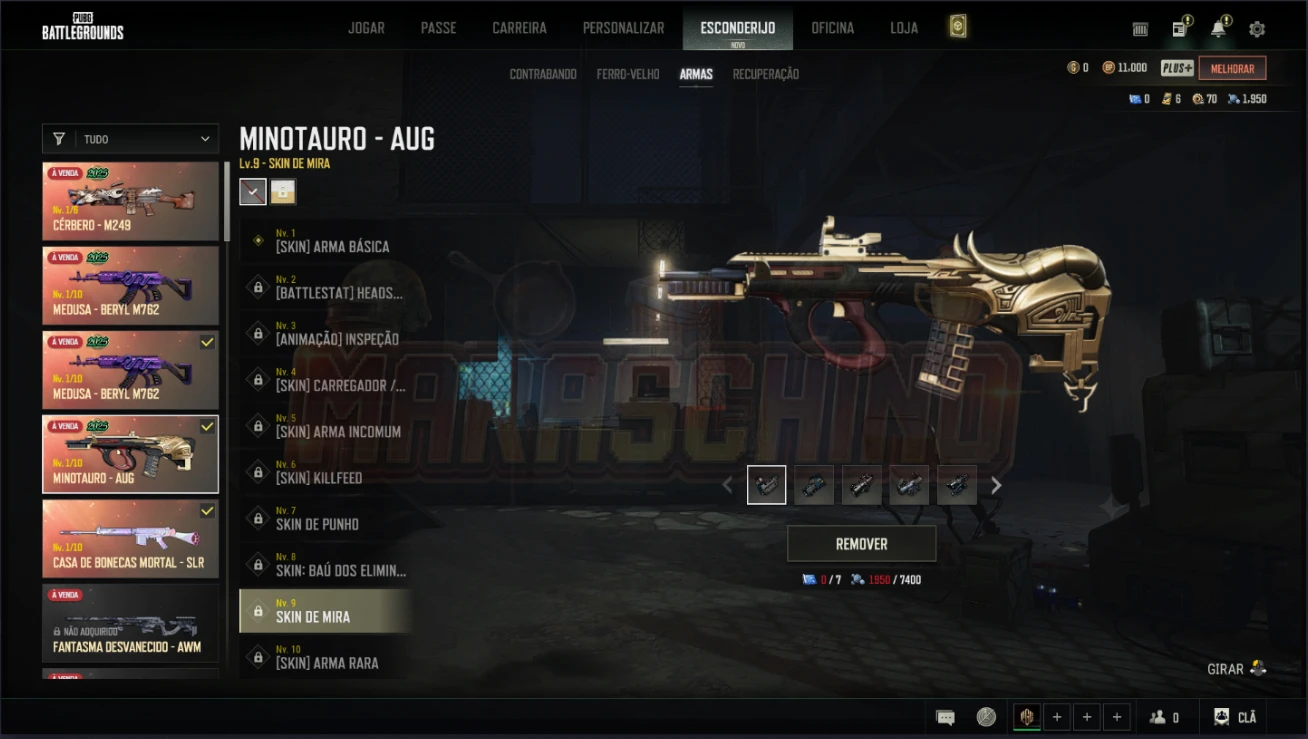Select level 10 [SKIN] ARMA RARA row
1308x739 pixels.
[x=326, y=658]
